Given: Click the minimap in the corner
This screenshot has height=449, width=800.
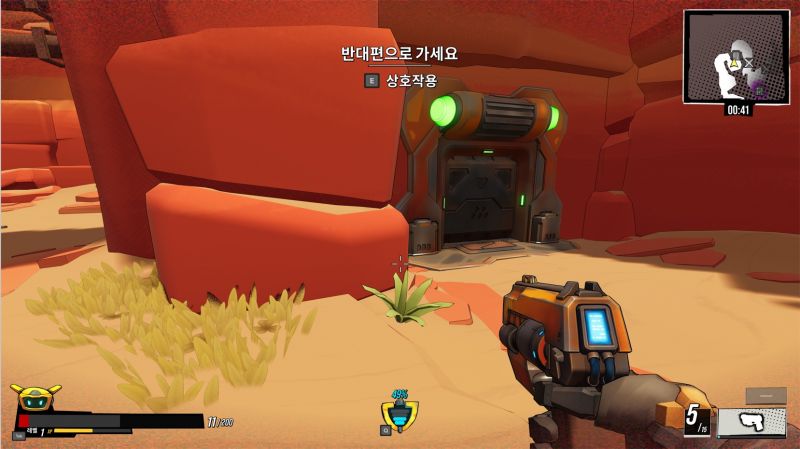Looking at the screenshot, I should [735, 56].
